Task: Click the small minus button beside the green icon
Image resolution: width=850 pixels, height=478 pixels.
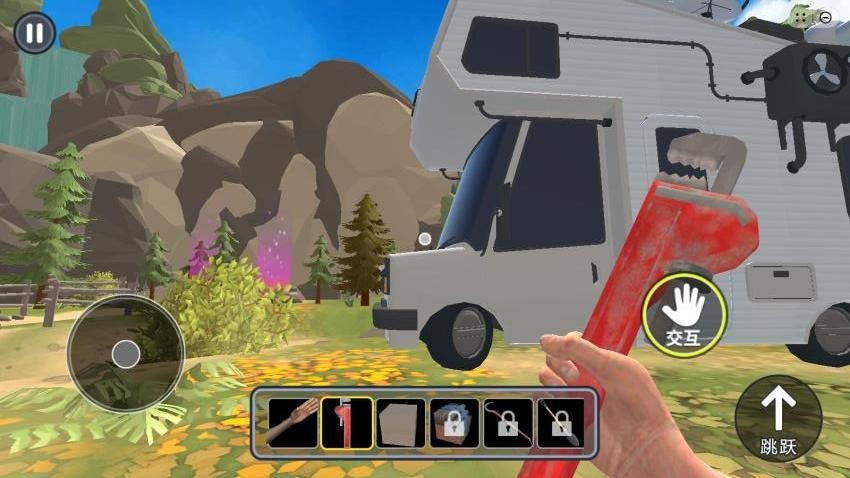Action: point(825,16)
